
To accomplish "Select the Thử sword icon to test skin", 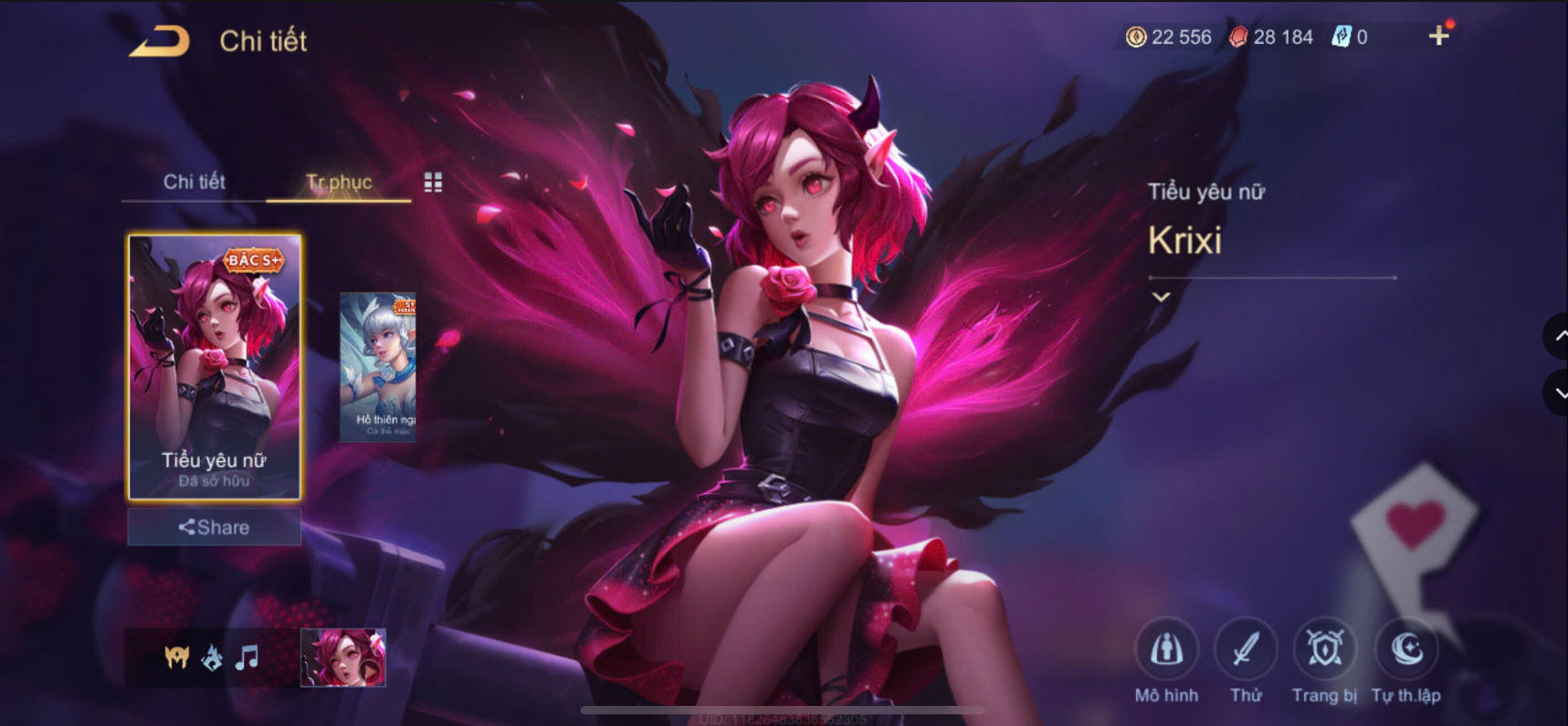I will [x=1246, y=650].
